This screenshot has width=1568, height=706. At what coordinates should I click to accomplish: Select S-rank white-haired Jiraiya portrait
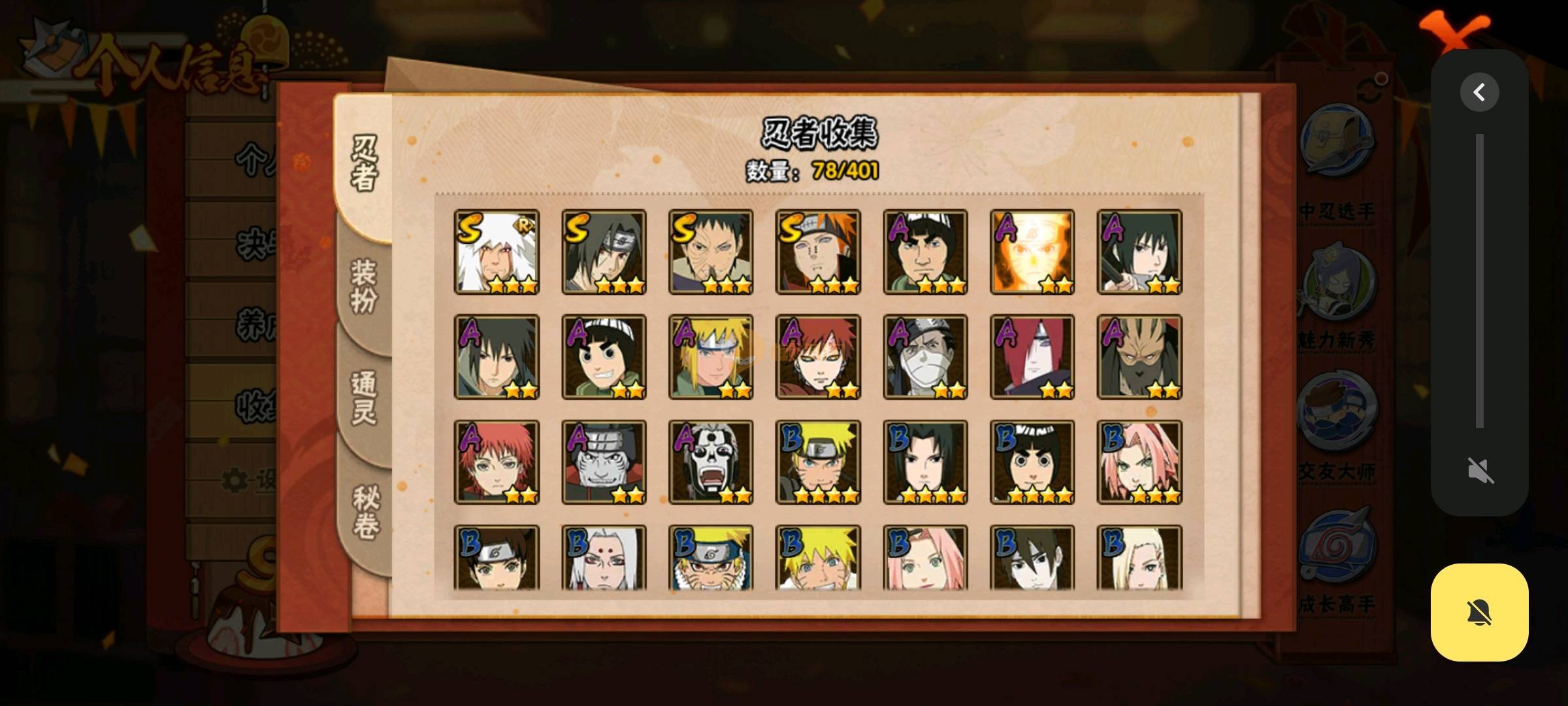tap(497, 252)
